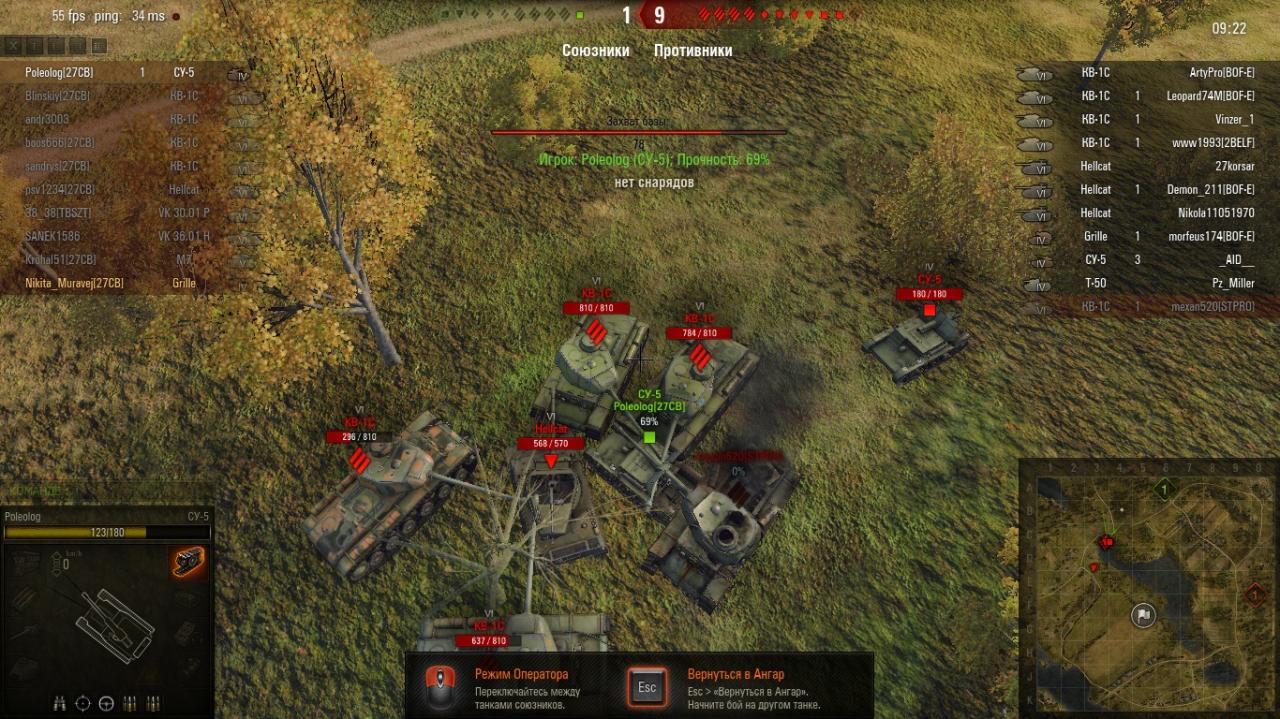Screen dimensions: 1280x719
Task: Switch the players panel to the widest view
Action: point(98,45)
